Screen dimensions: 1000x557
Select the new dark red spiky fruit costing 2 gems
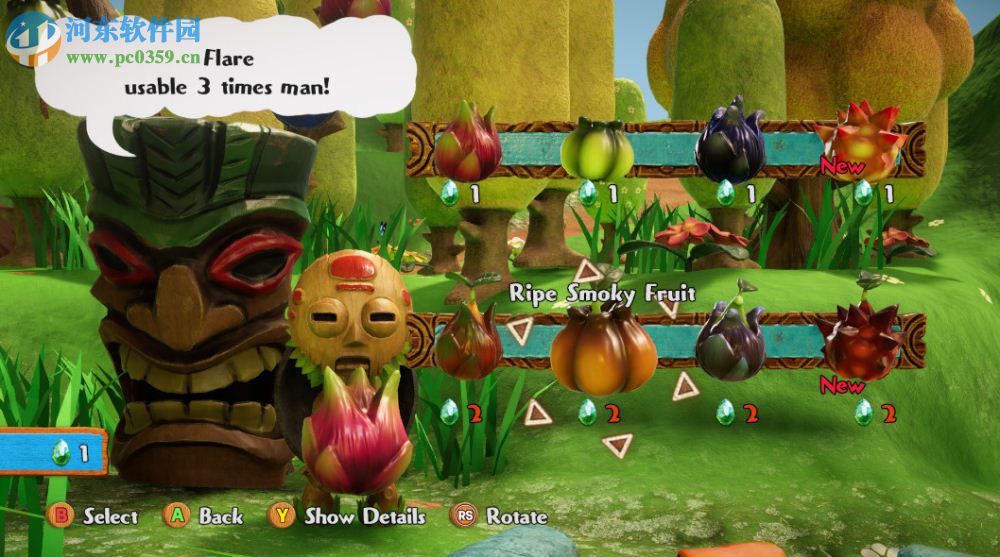(861, 342)
